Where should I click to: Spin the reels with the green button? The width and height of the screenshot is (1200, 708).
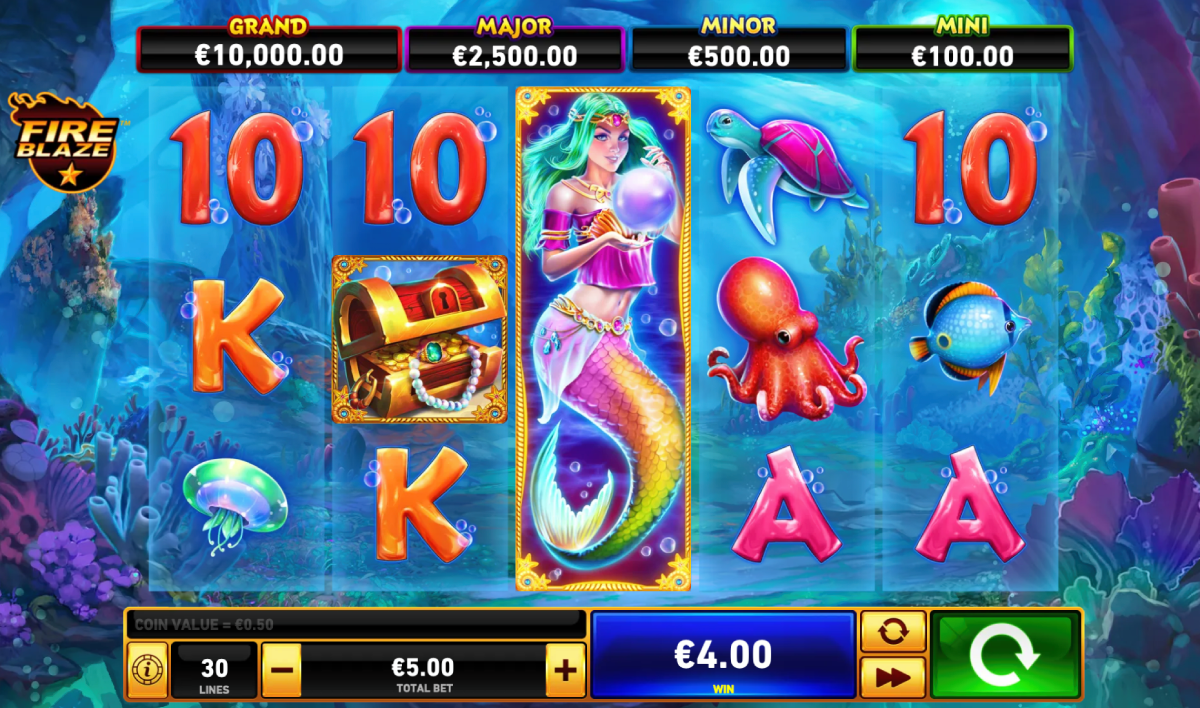point(1005,655)
